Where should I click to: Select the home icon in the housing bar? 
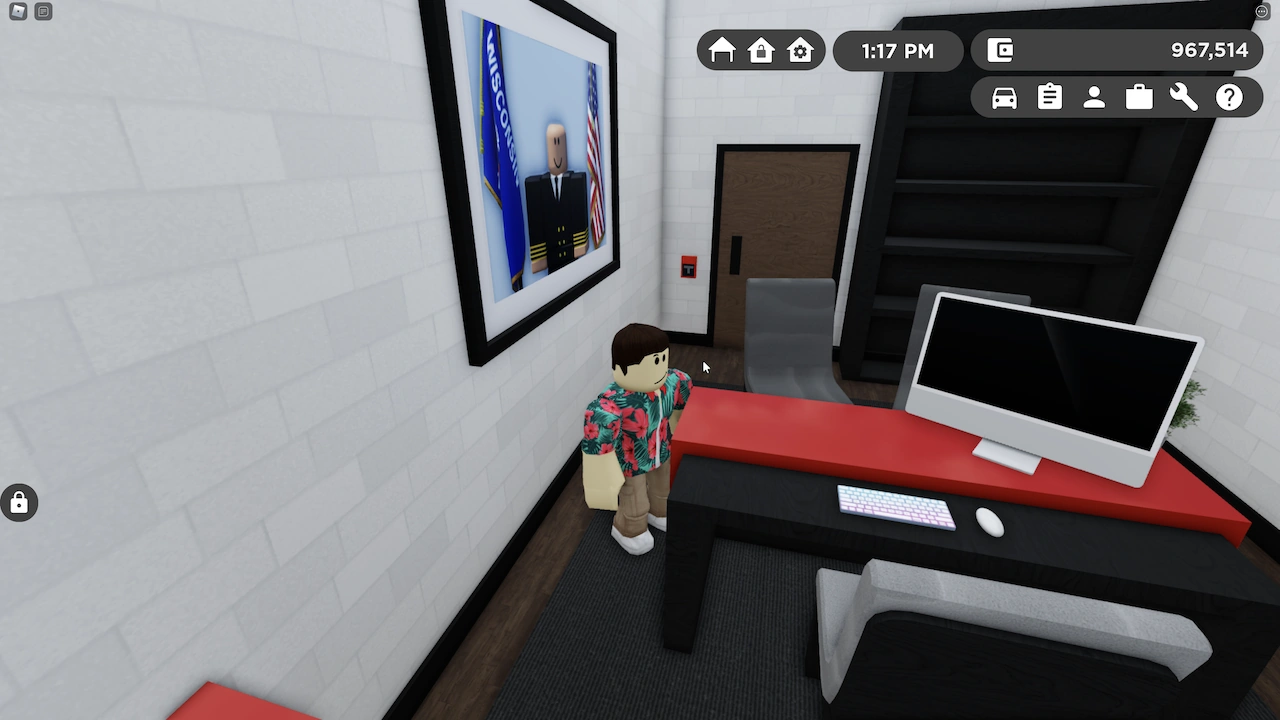[x=722, y=50]
